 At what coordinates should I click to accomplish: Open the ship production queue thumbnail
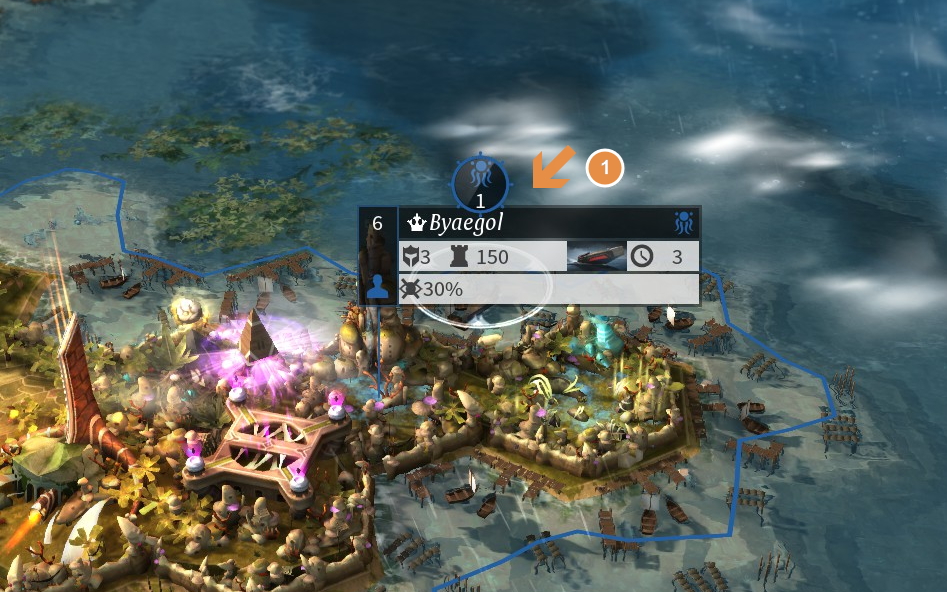tap(597, 257)
